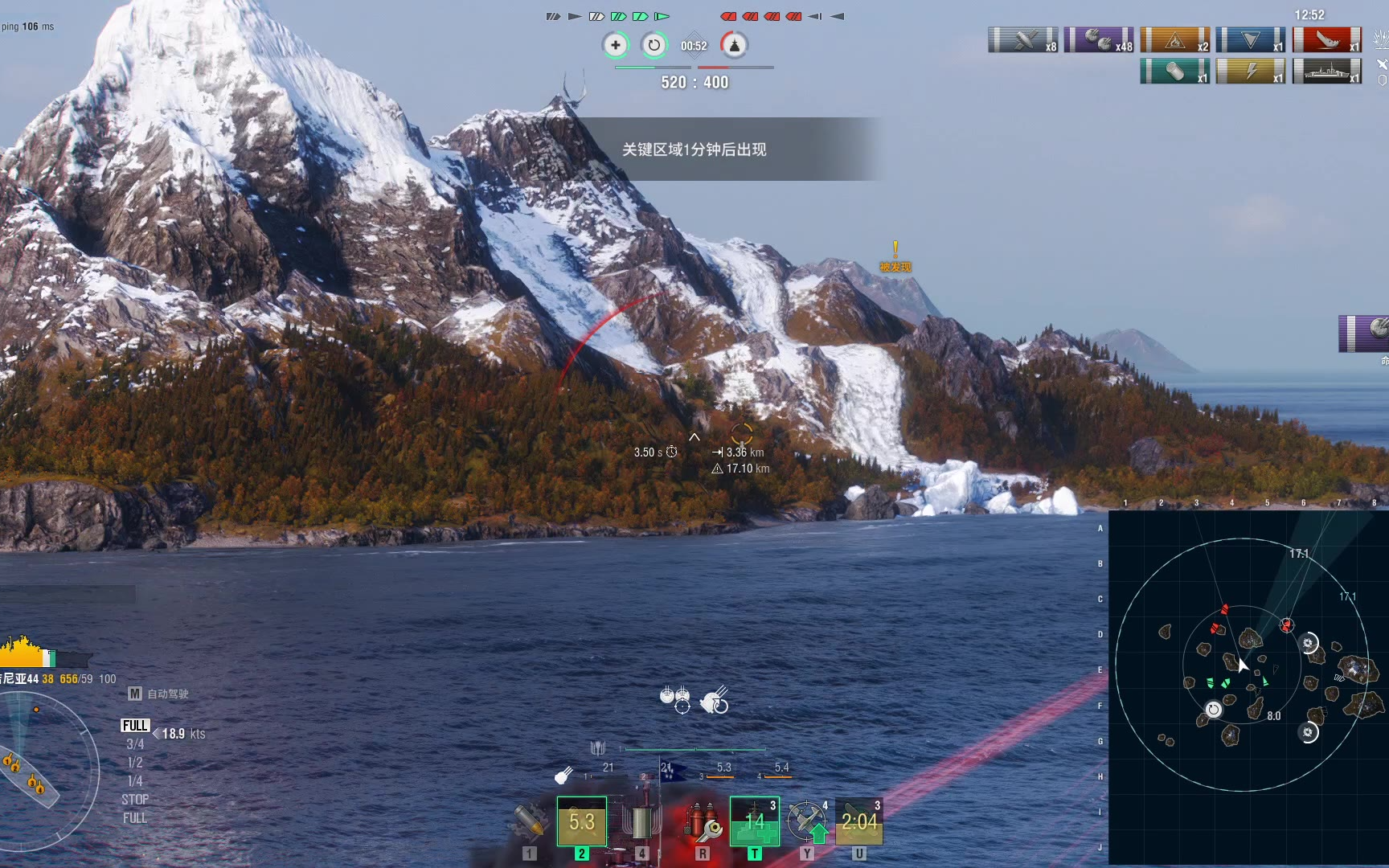The width and height of the screenshot is (1389, 868).
Task: Set engine telegraph to 1/4 speed
Action: click(135, 781)
